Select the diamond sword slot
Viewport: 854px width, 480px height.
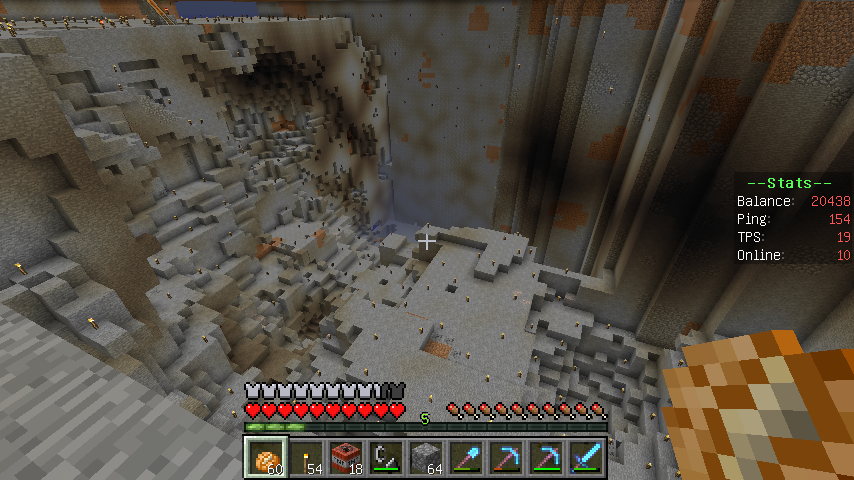point(587,458)
